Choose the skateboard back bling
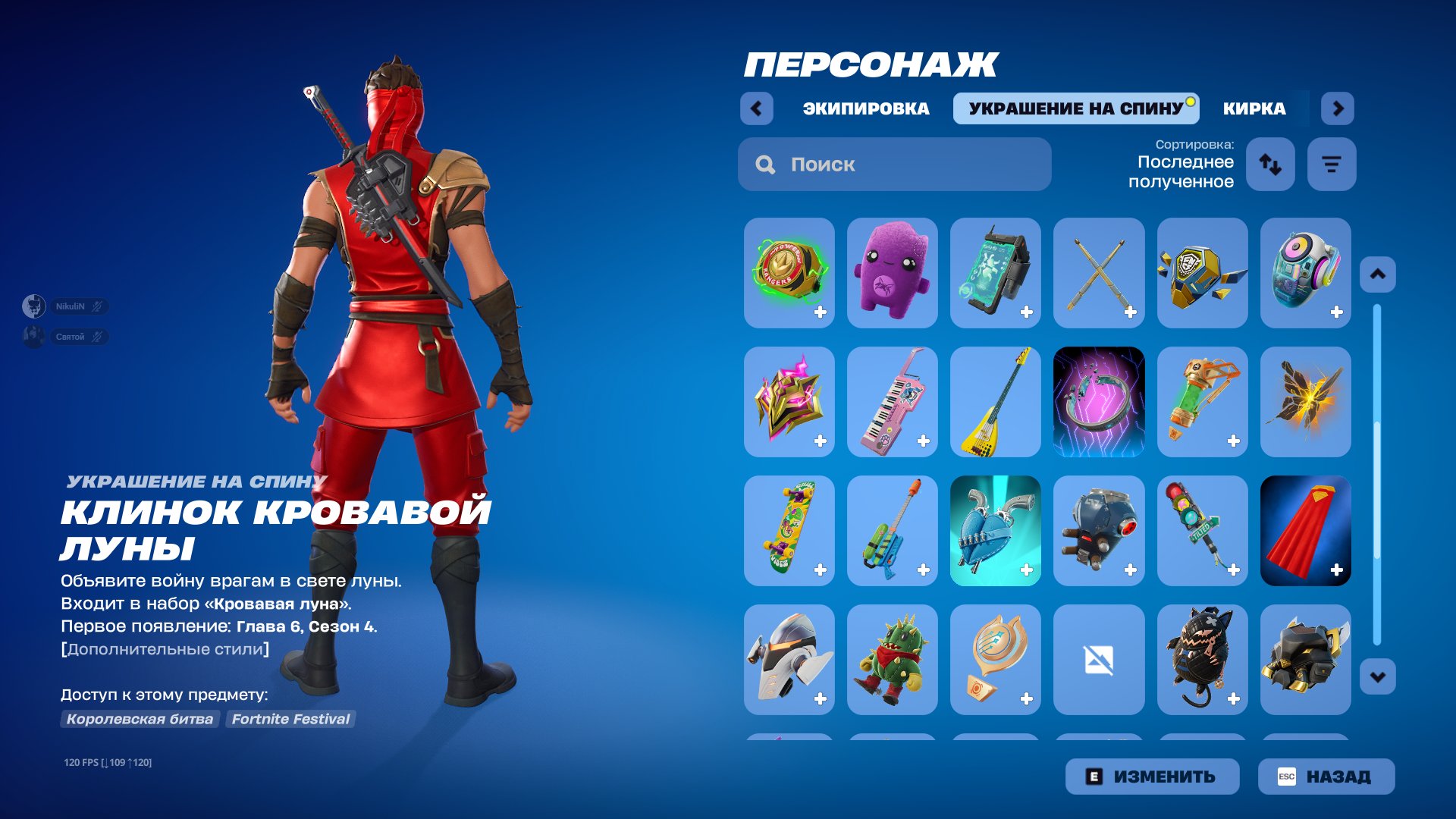The width and height of the screenshot is (1456, 819). [x=789, y=531]
